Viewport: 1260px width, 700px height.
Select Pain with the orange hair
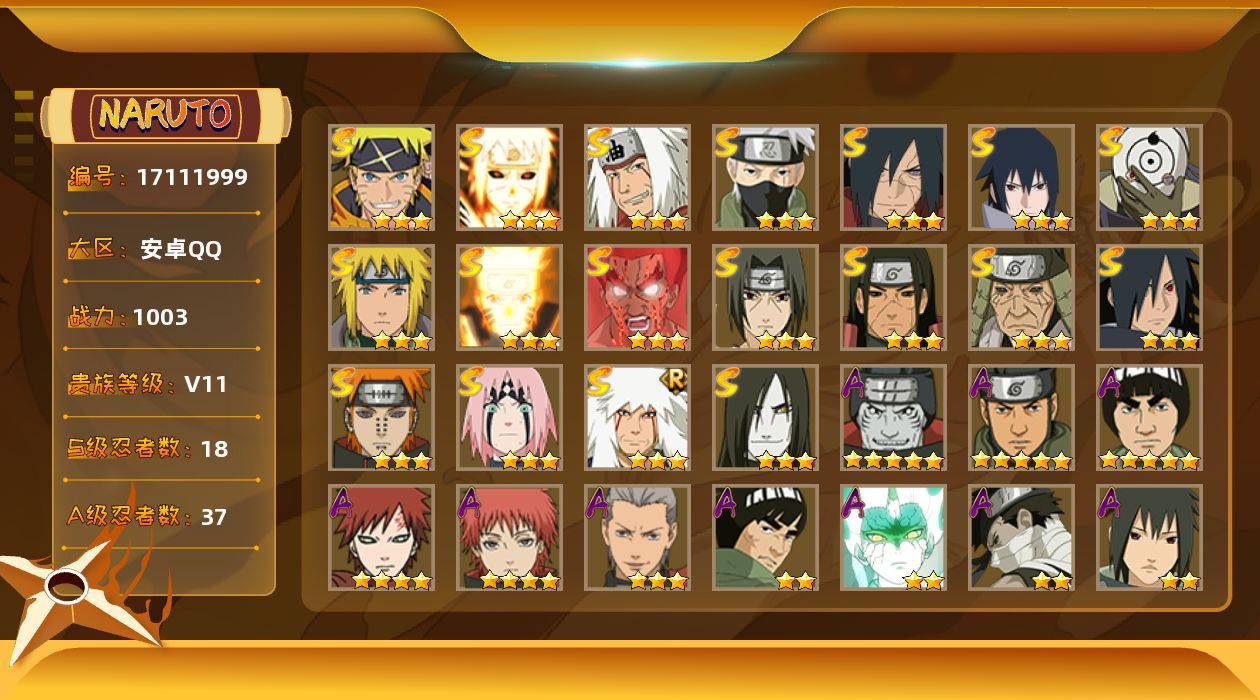pos(381,417)
